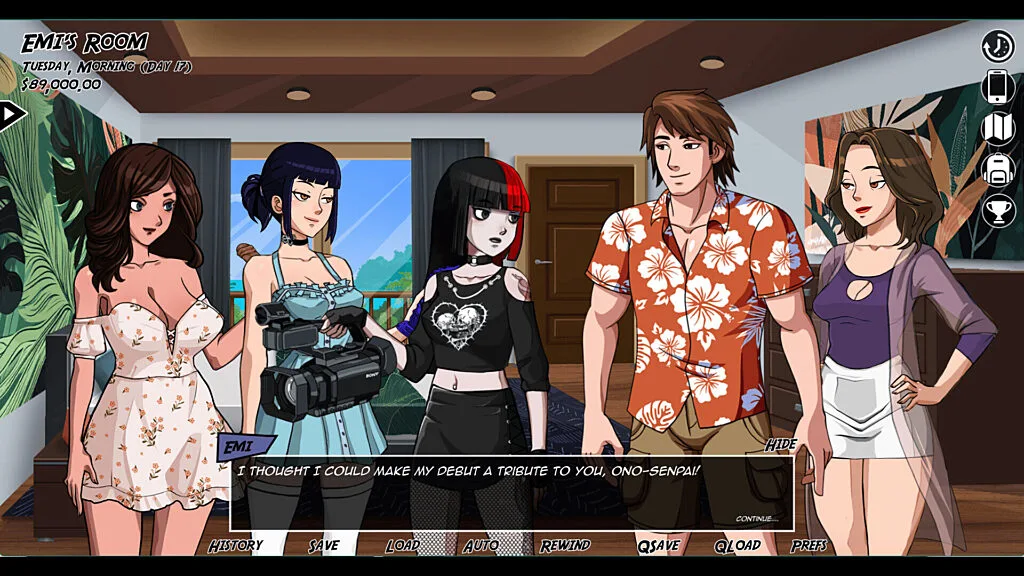Open the folded map icon
Viewport: 1024px width, 576px height.
click(997, 128)
